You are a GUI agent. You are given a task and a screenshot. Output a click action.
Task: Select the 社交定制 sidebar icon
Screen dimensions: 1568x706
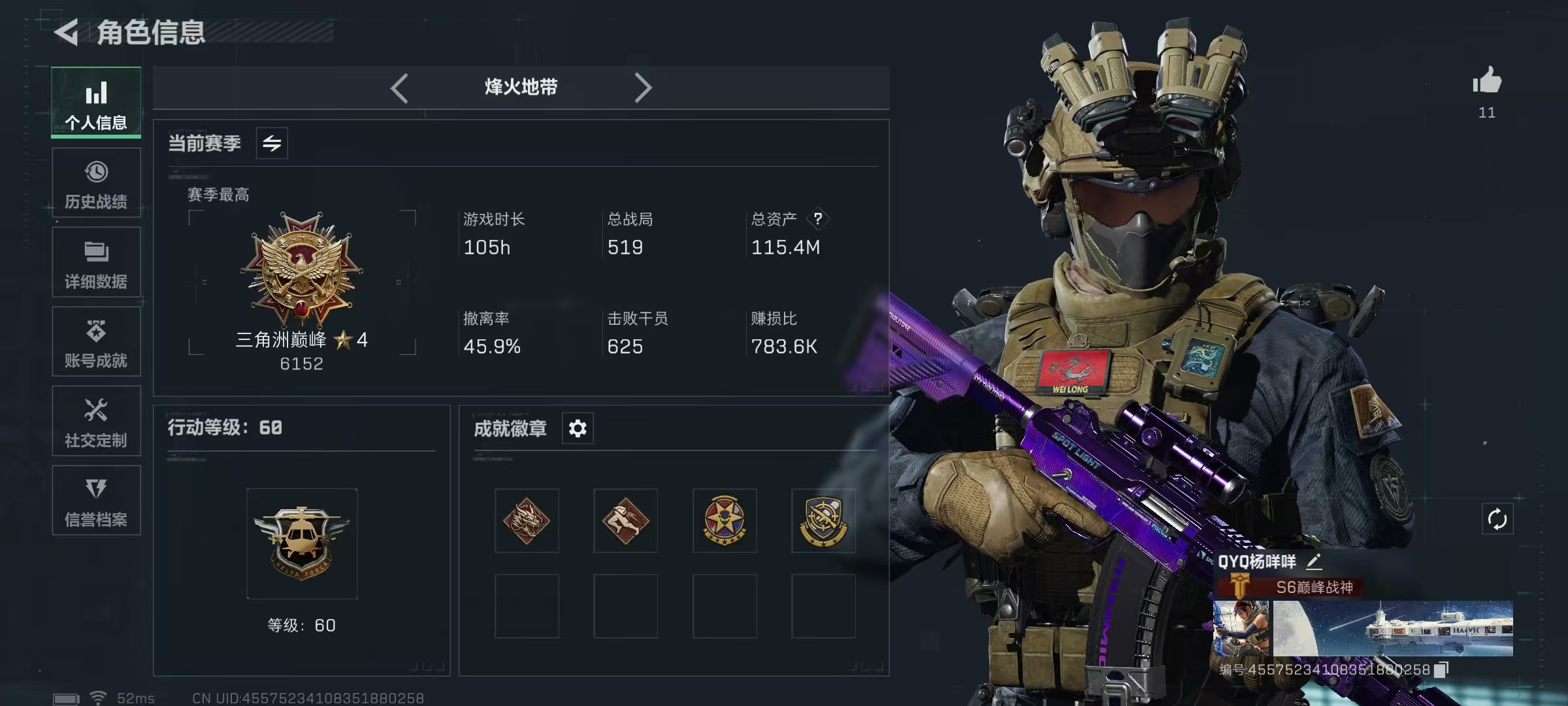pos(96,421)
